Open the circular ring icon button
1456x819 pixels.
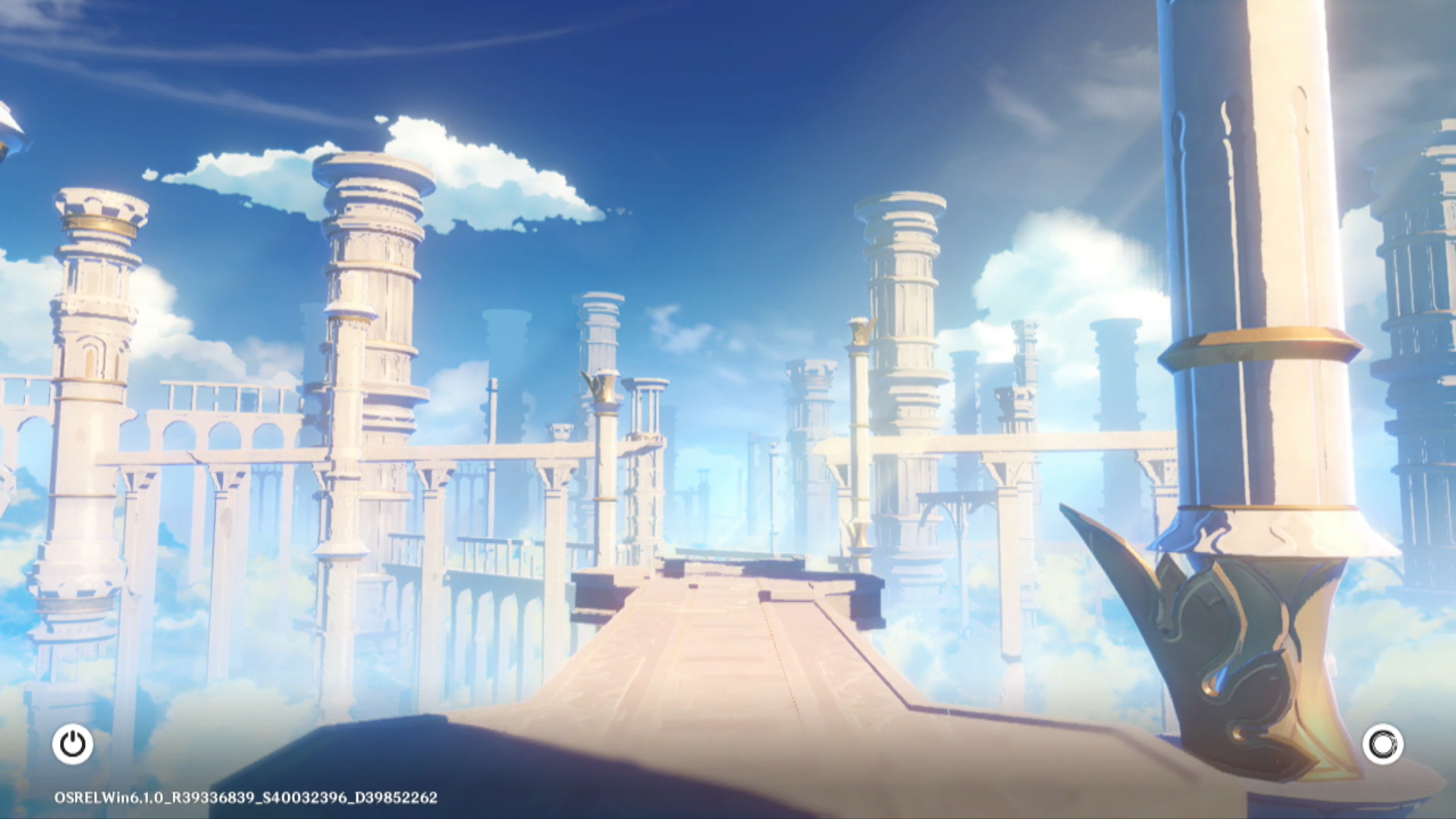1382,744
